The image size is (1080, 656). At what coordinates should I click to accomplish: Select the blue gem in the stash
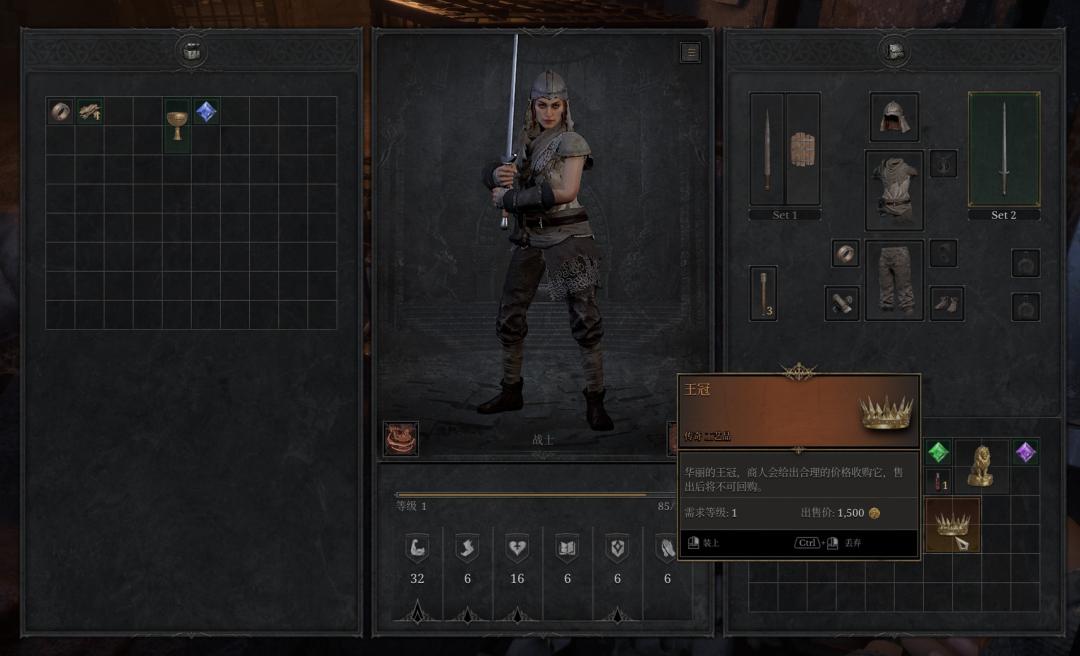click(206, 111)
